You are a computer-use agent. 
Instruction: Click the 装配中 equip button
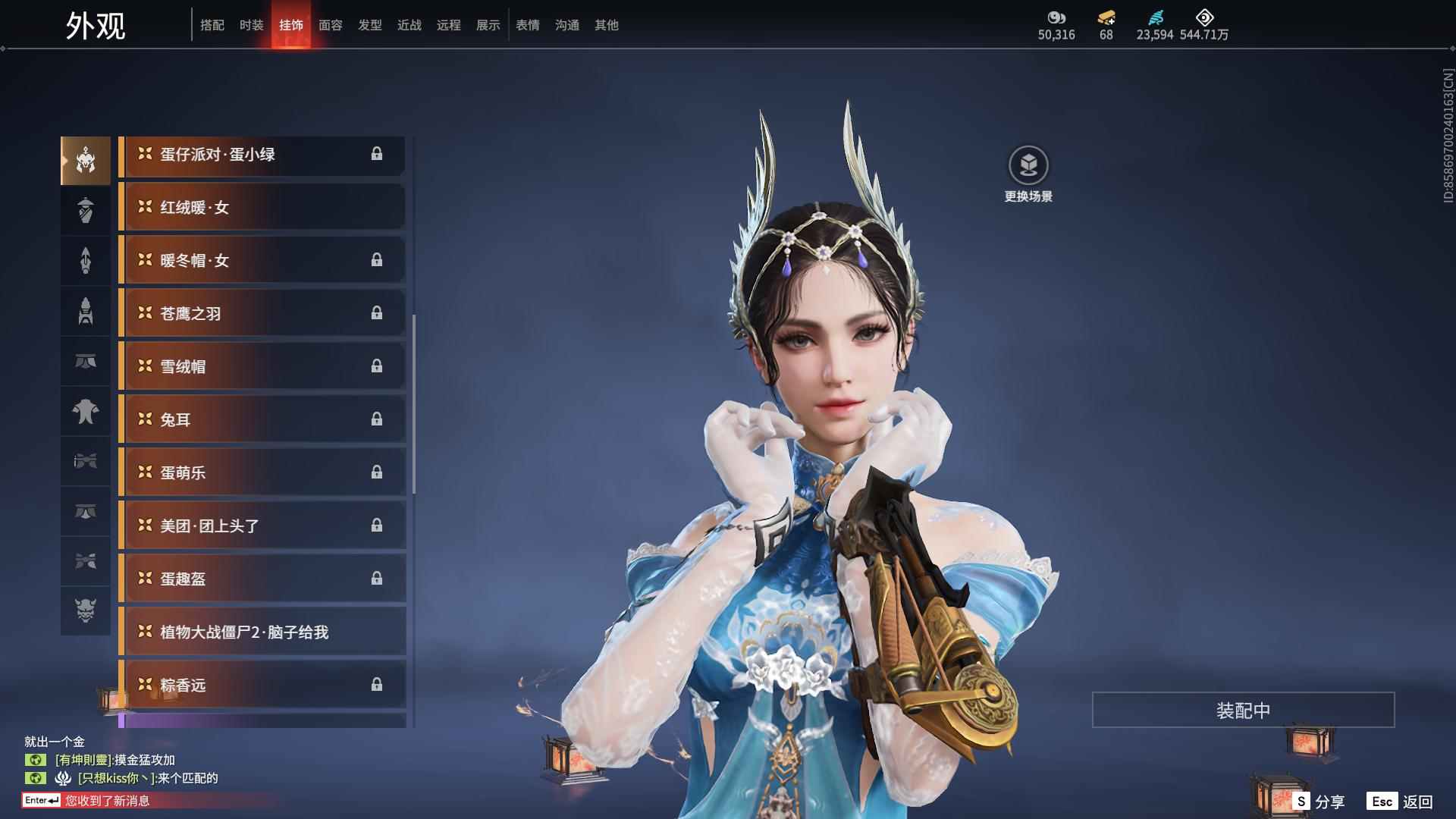1243,710
